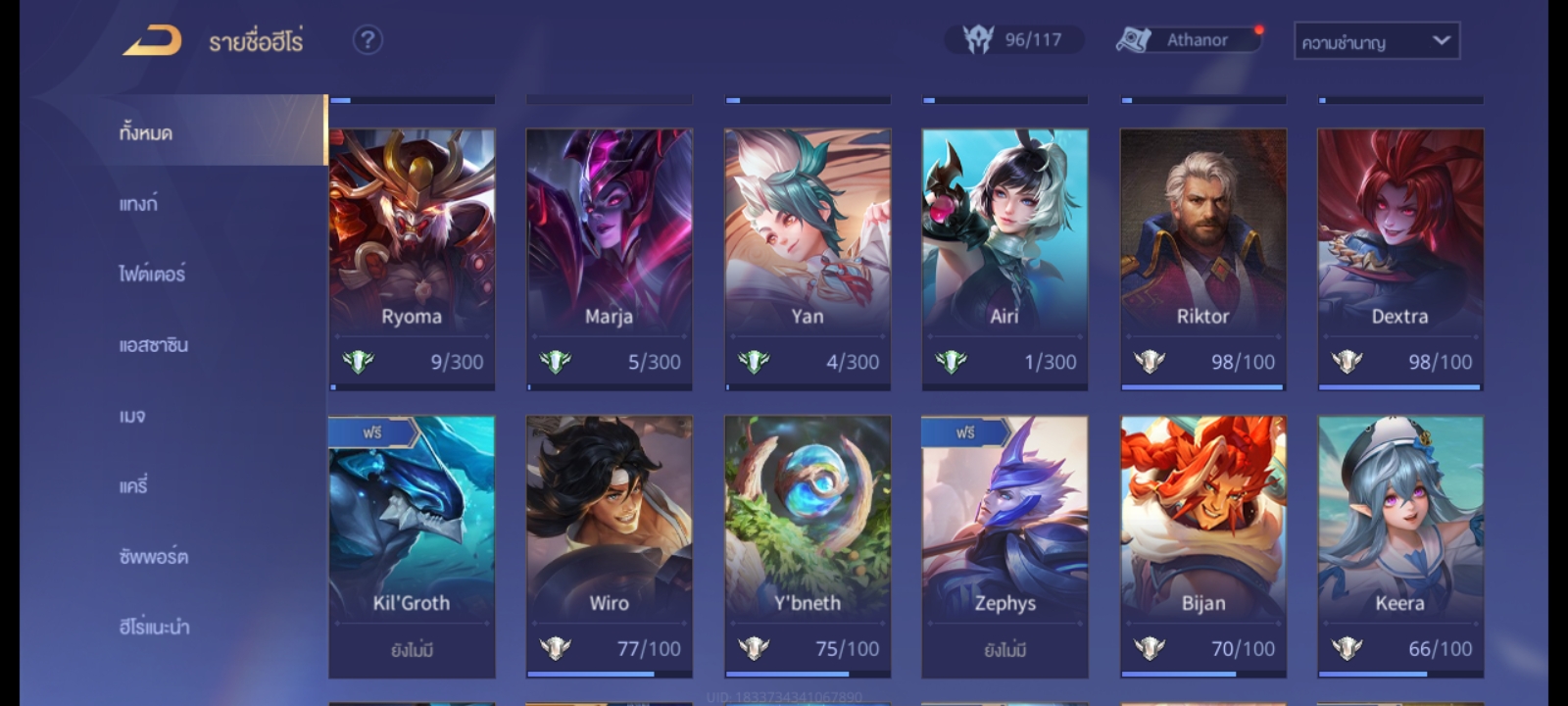This screenshot has height=706, width=1568.
Task: Choose the Yan hero card
Action: [x=808, y=259]
